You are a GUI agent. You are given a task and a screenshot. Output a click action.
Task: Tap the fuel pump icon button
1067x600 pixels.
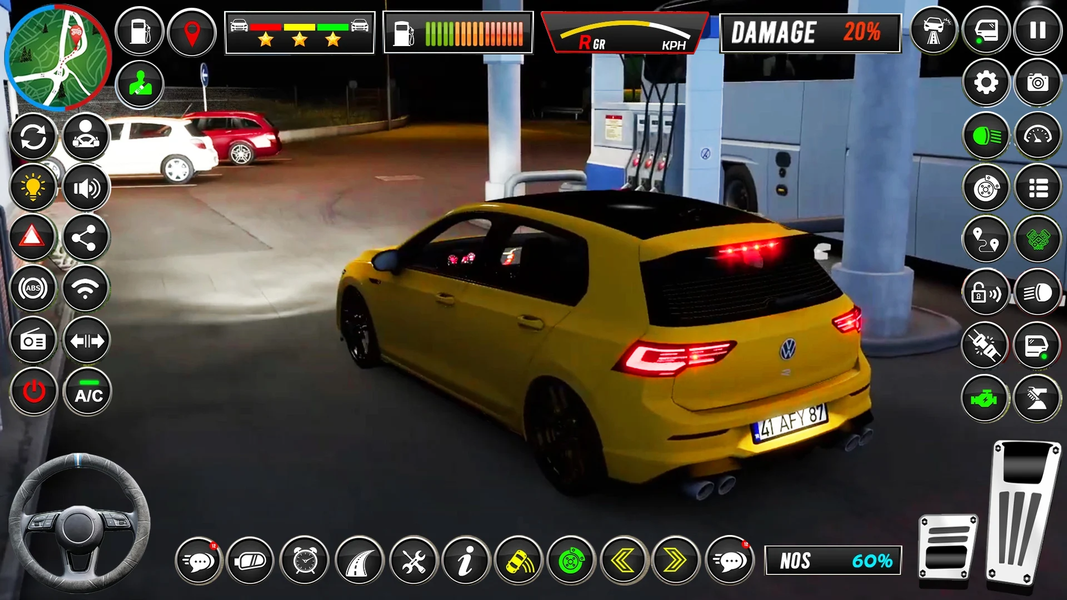[140, 32]
